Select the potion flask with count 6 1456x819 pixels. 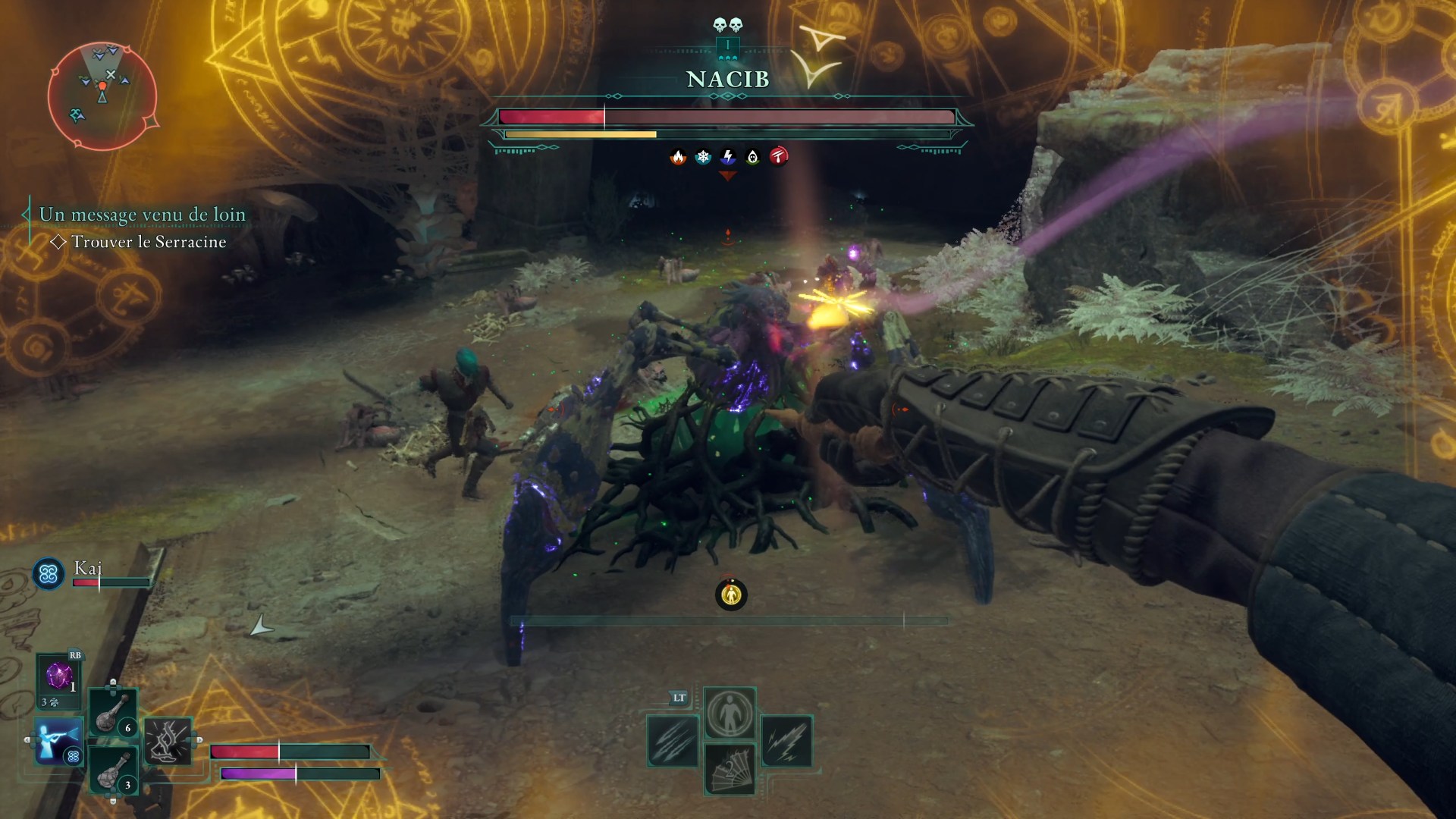coord(114,712)
